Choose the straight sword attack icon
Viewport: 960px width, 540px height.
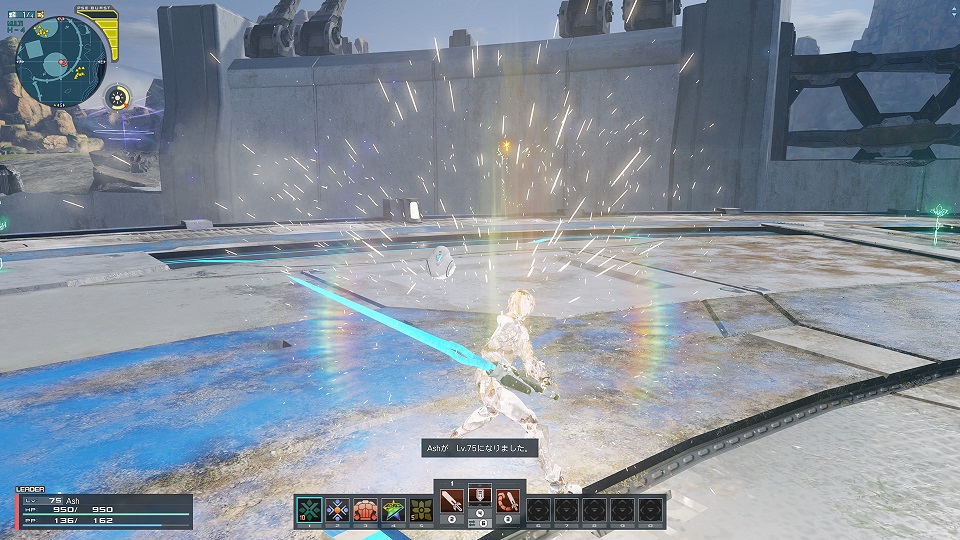coord(452,499)
